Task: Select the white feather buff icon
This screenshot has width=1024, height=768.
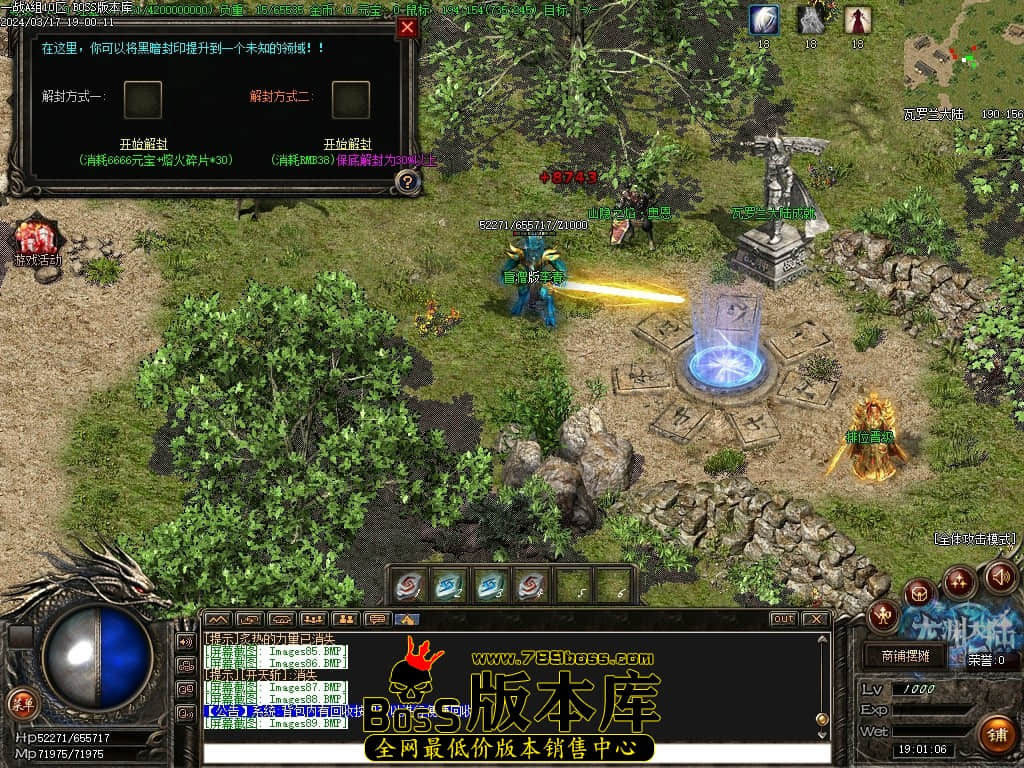Action: pyautogui.click(x=764, y=20)
